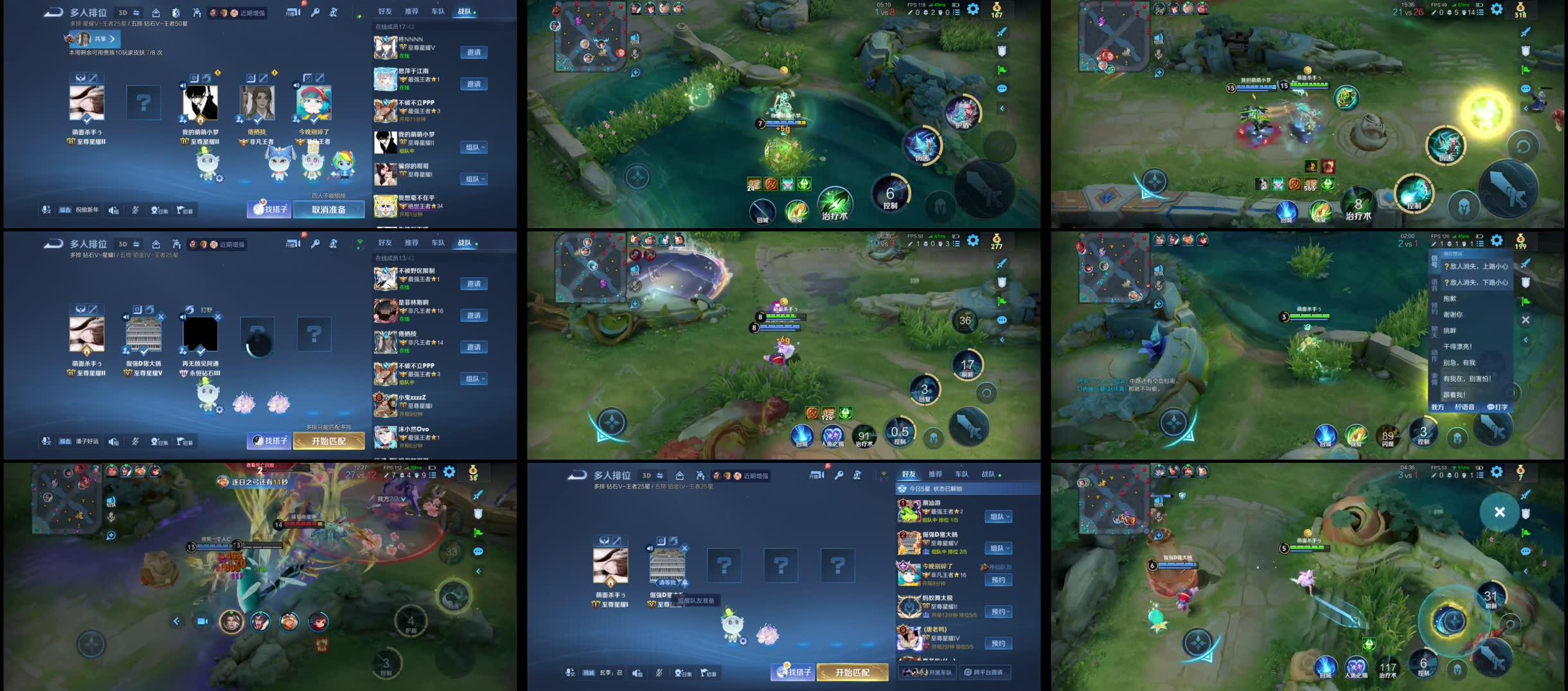The image size is (1568, 691).
Task: Switch to the 推荐 tab in the friends panel
Action: pos(412,11)
